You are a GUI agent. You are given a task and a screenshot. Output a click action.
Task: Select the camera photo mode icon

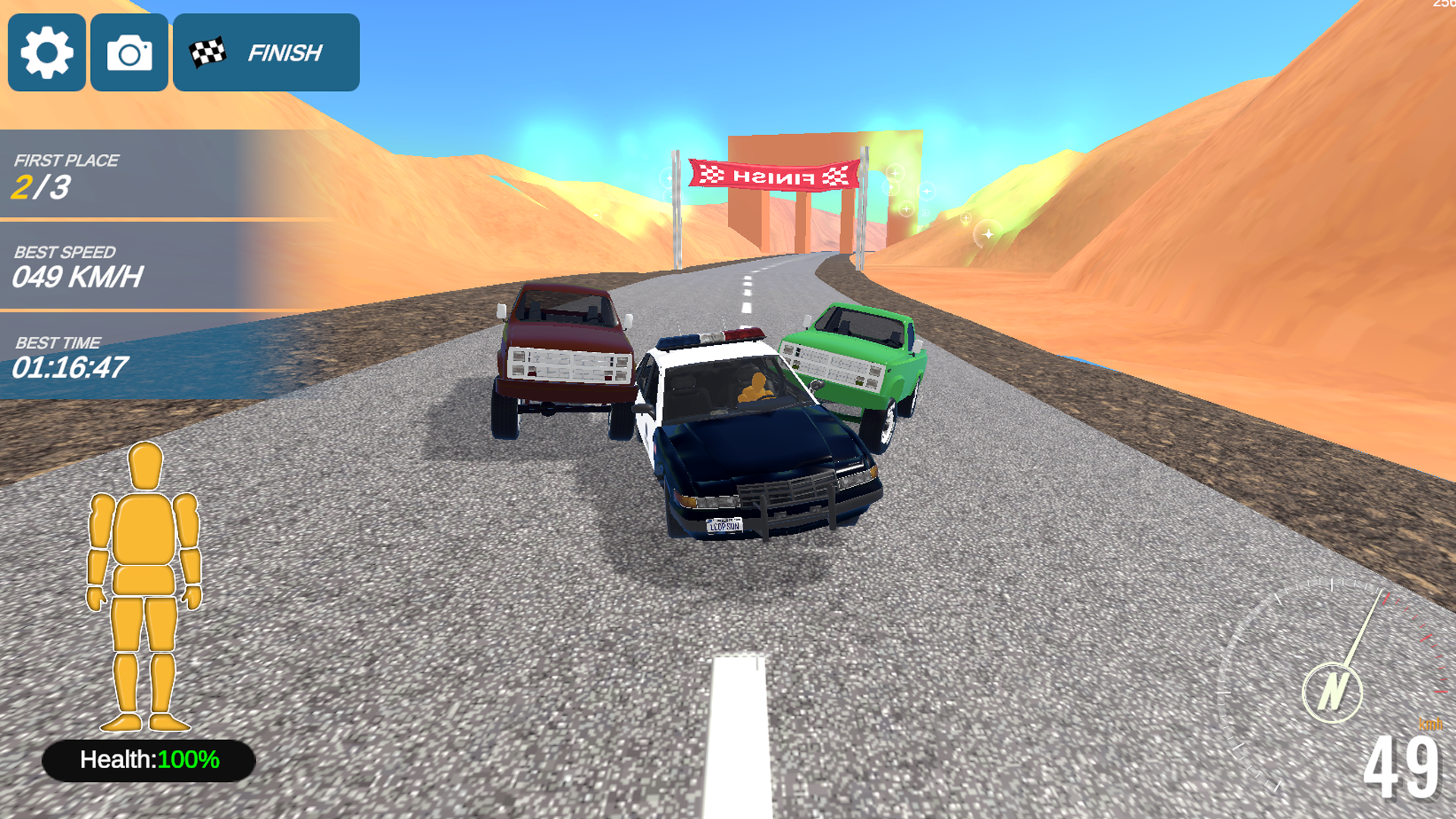pyautogui.click(x=129, y=52)
